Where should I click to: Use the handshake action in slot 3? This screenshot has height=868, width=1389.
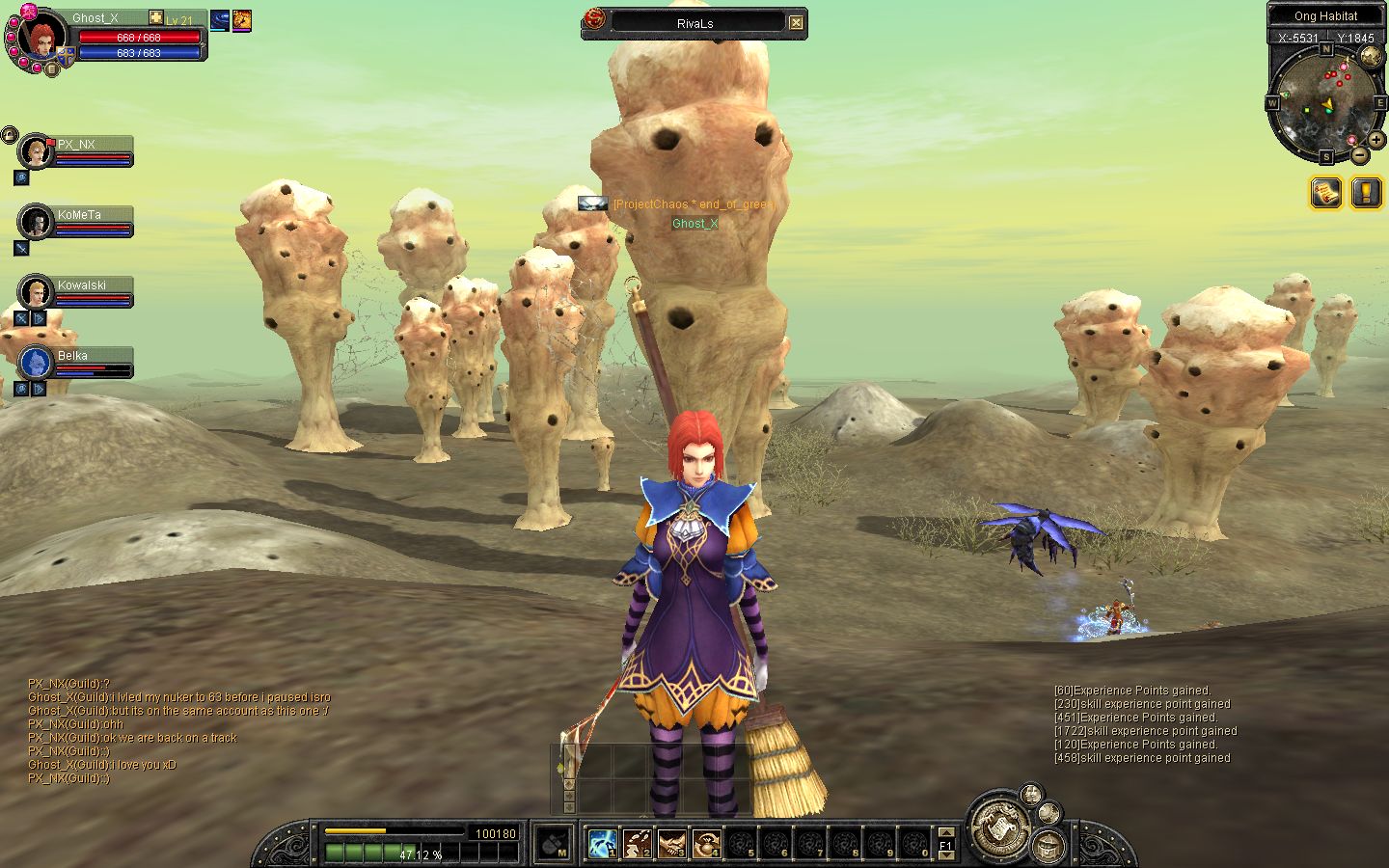[x=671, y=844]
